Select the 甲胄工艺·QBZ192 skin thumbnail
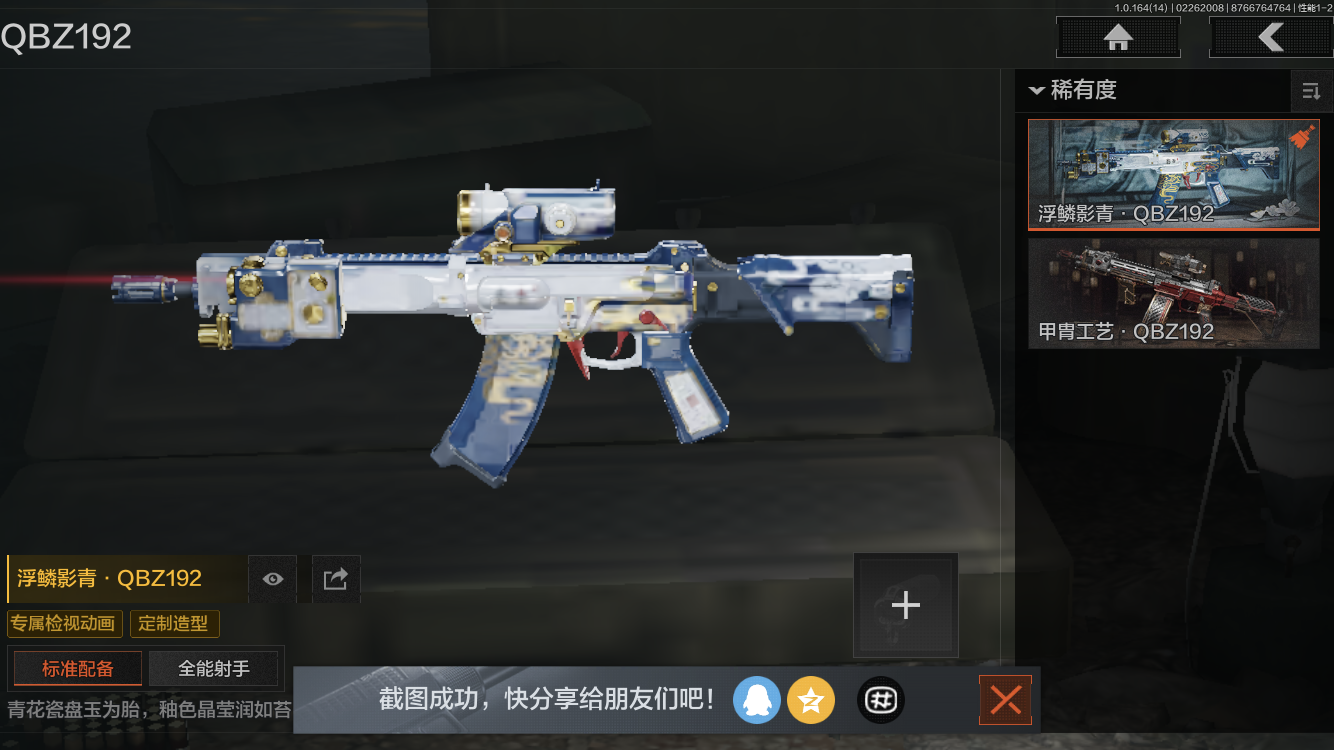The image size is (1334, 750). [1173, 292]
